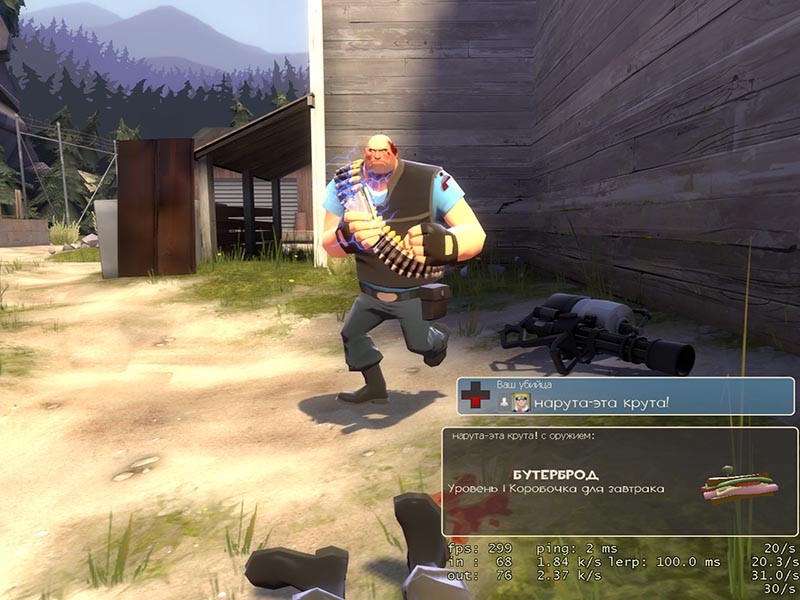Click the red cross health icon
Screen dimensions: 800x600
coord(475,396)
